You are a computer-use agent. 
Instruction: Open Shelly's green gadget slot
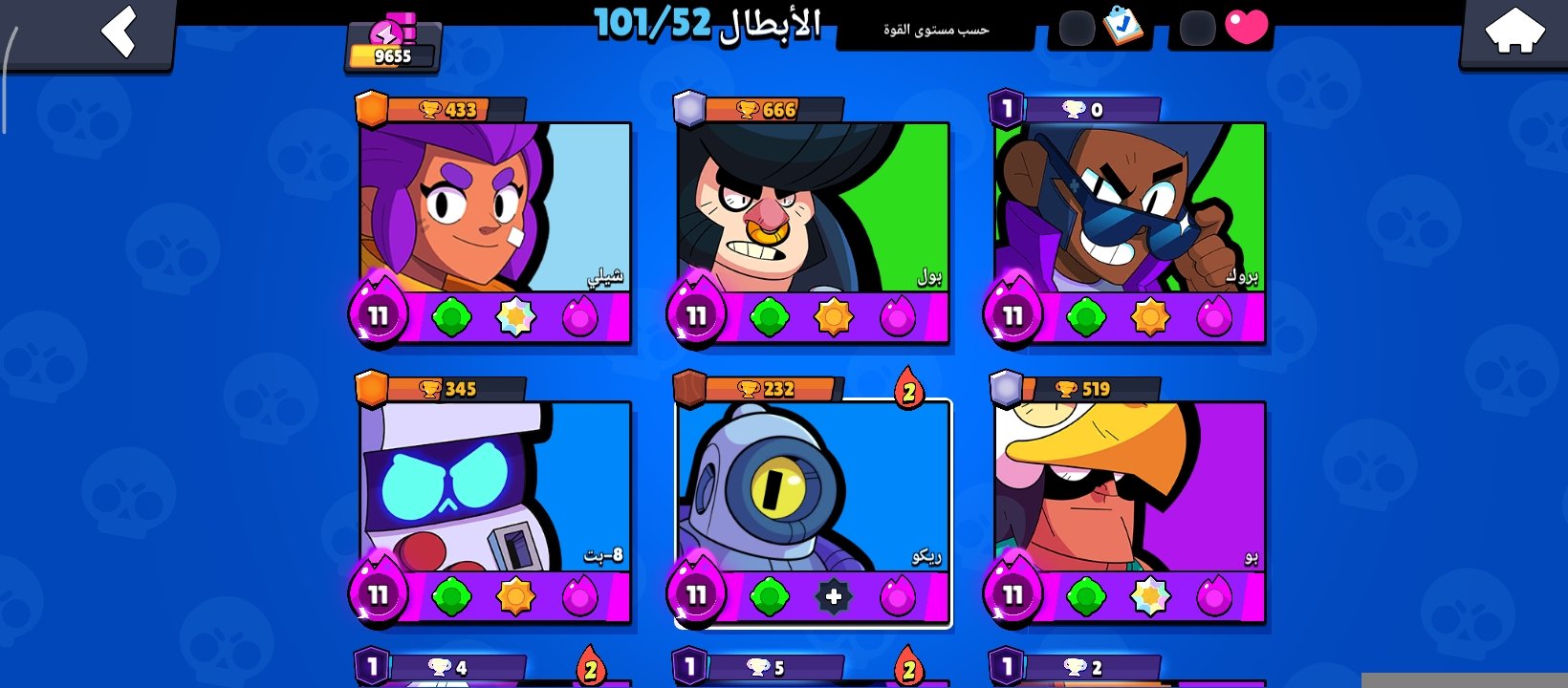[453, 317]
